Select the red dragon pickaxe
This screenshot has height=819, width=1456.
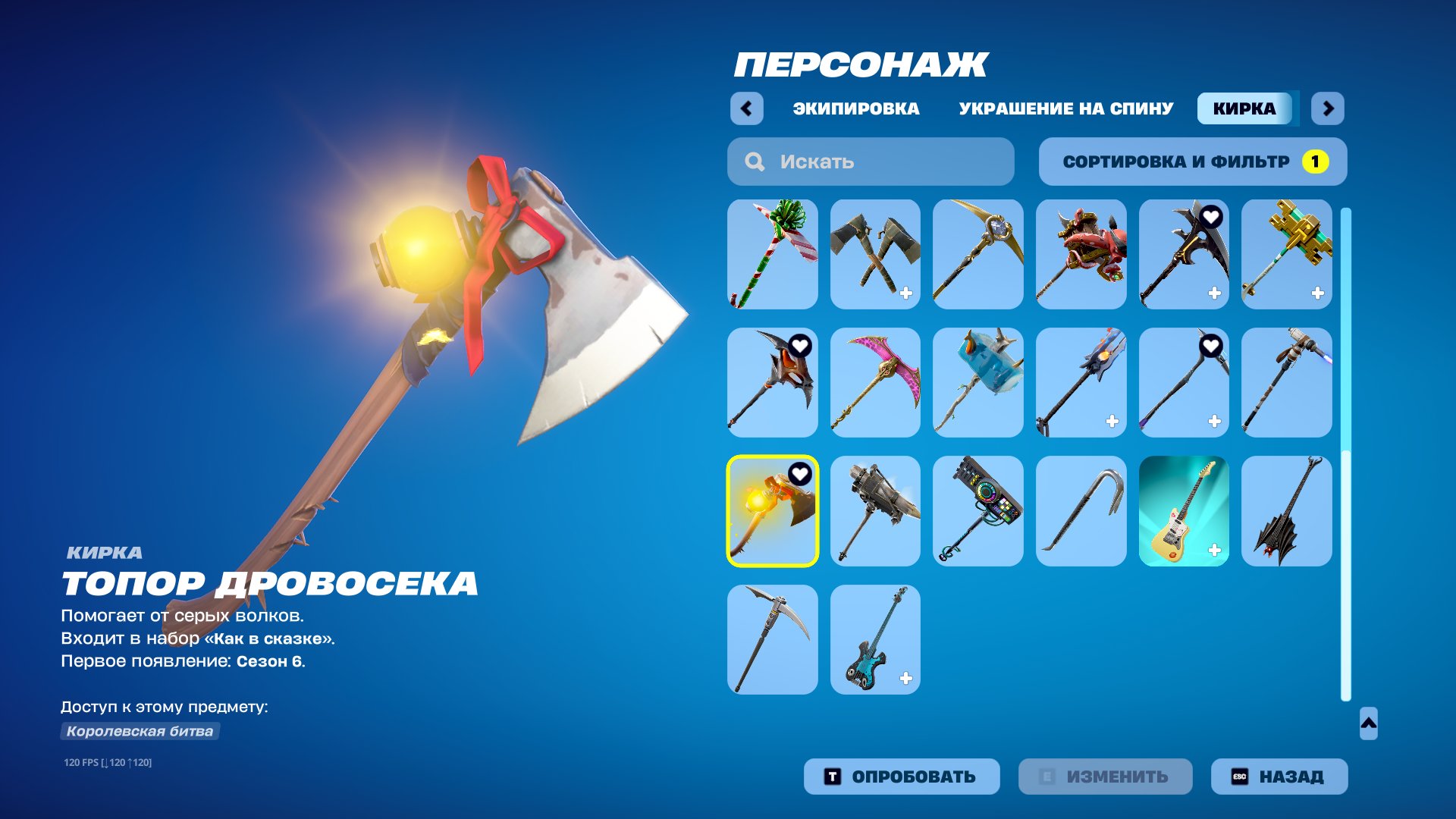[1081, 254]
